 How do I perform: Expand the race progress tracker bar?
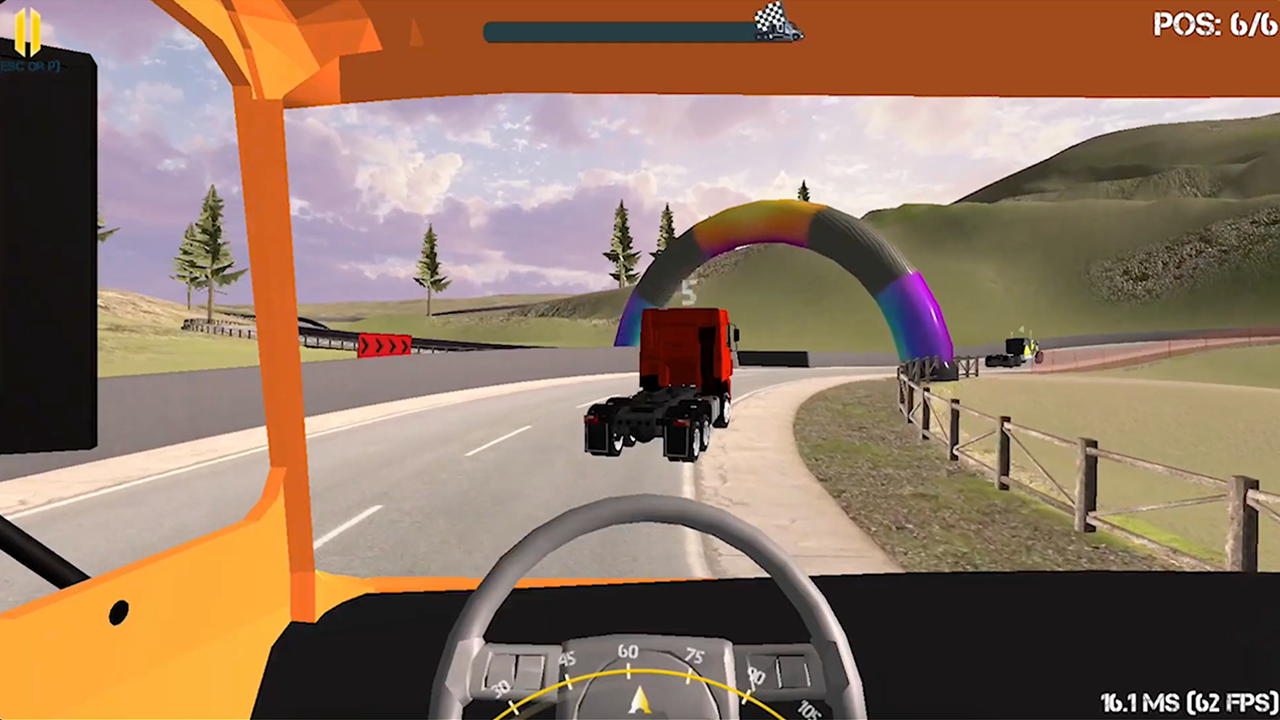pos(640,31)
